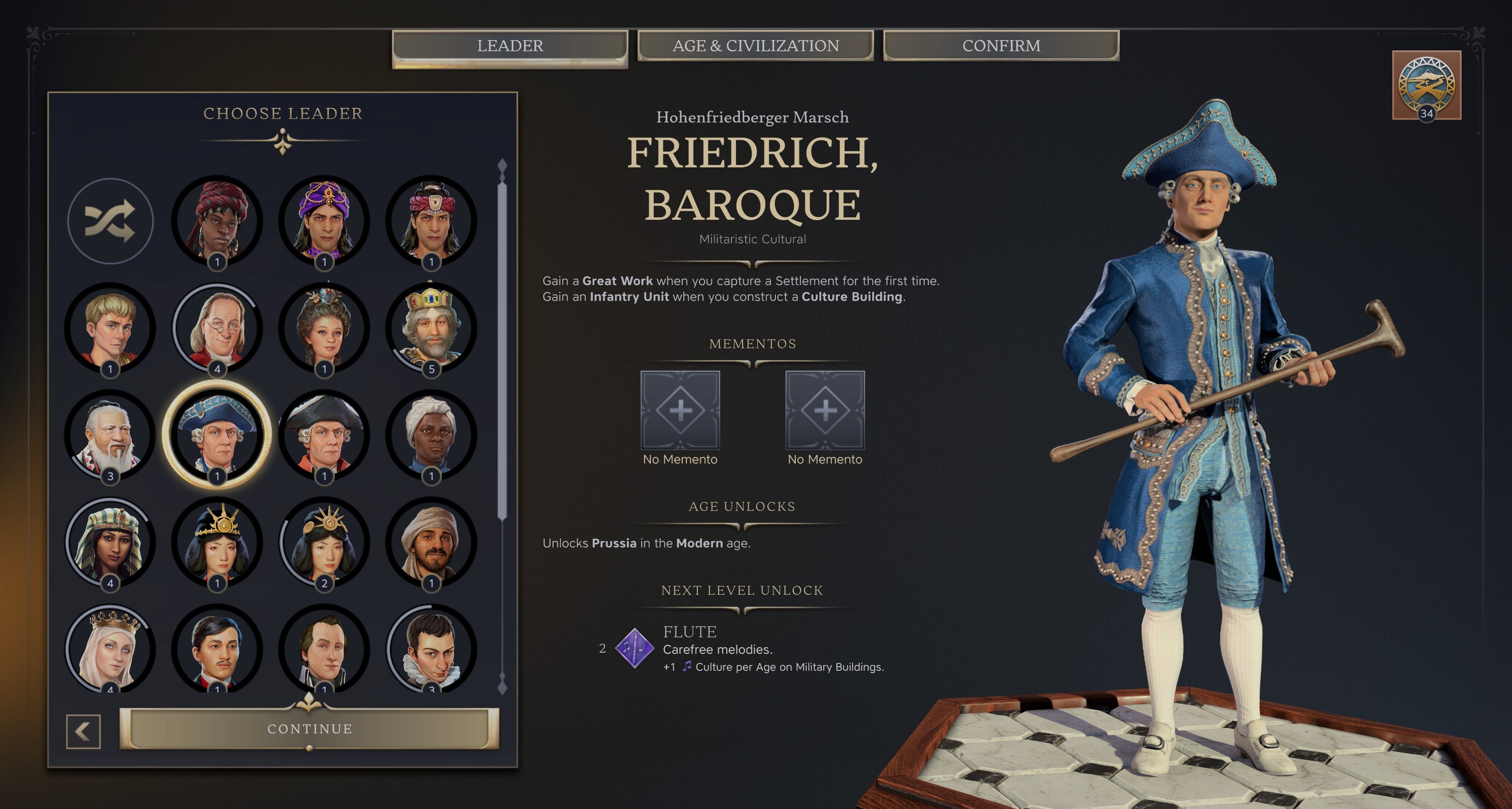
Task: Choose the leader with the red tricorn coat
Action: click(x=324, y=435)
